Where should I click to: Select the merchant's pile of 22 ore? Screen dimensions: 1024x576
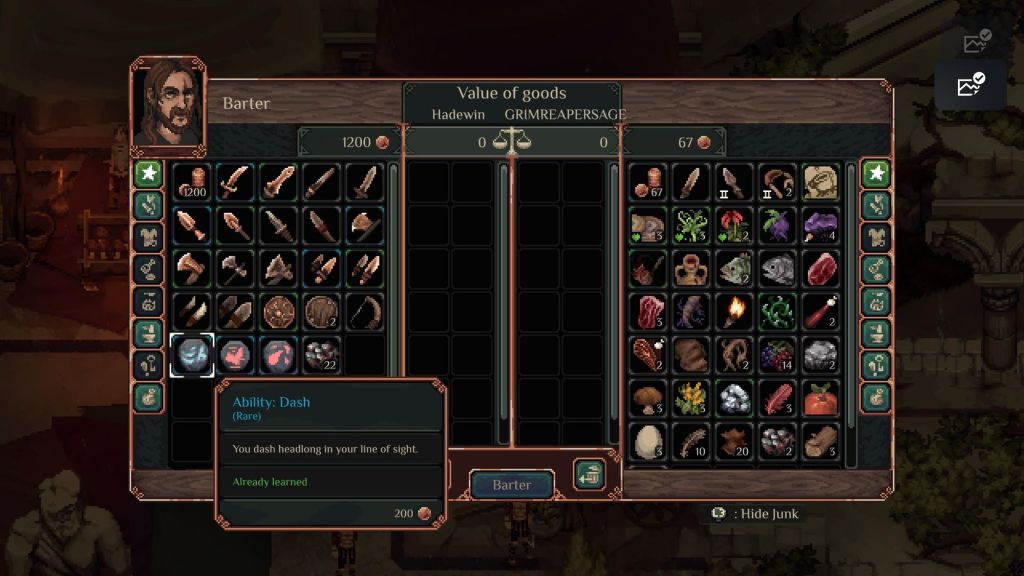(x=321, y=355)
